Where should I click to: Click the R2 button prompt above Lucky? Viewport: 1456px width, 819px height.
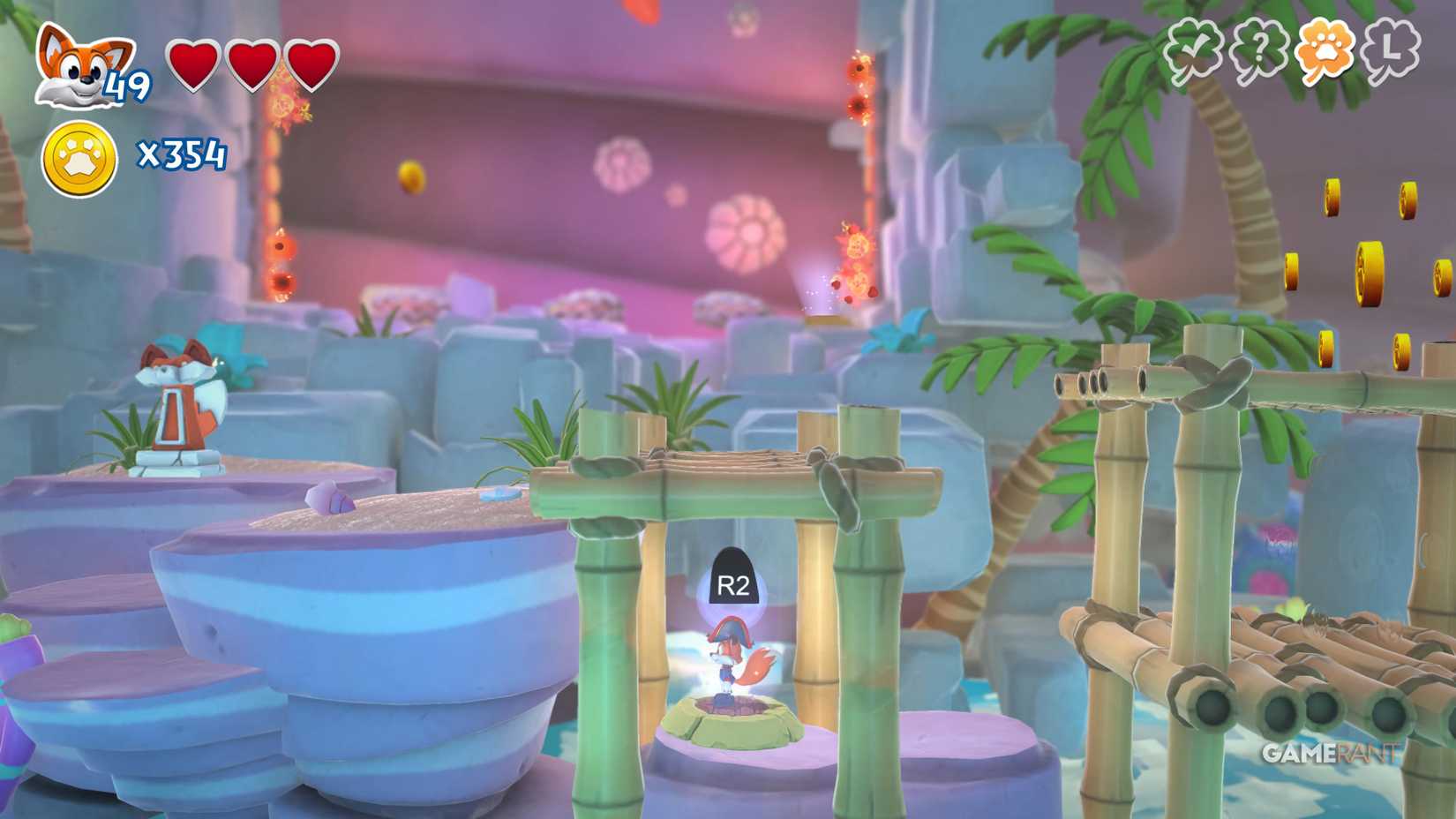(732, 580)
